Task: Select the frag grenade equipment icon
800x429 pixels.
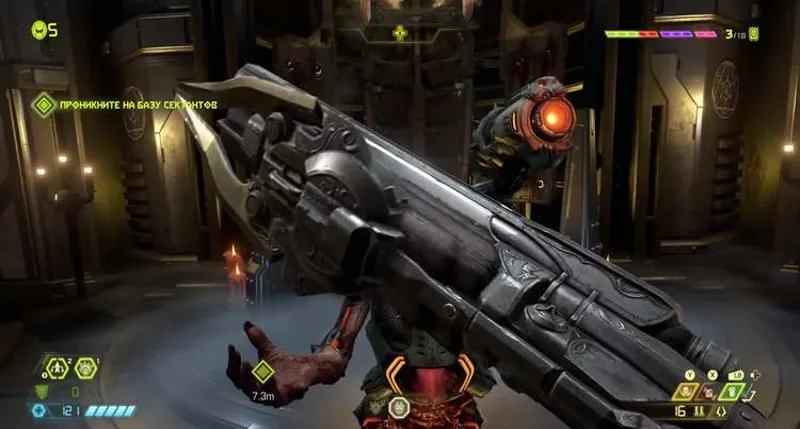Action: pyautogui.click(x=57, y=368)
